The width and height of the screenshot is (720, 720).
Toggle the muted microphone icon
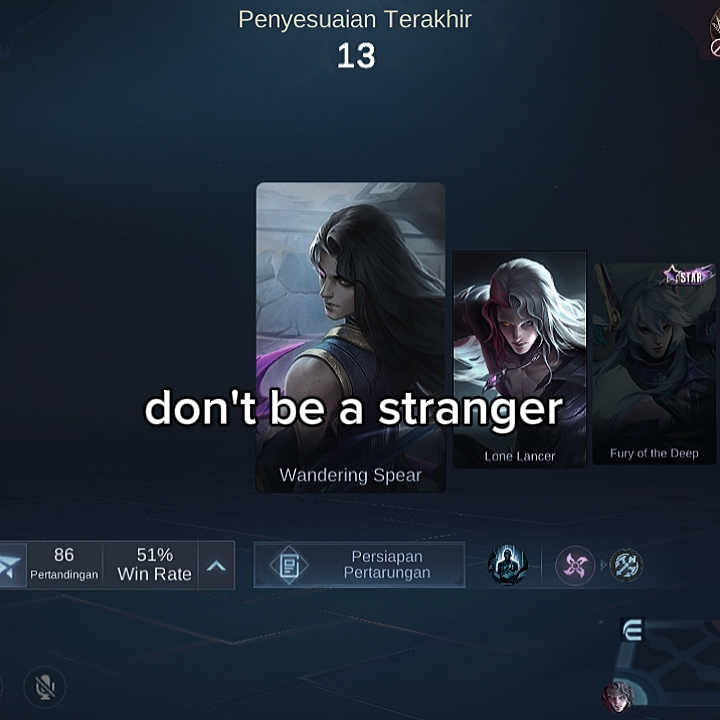tap(44, 687)
